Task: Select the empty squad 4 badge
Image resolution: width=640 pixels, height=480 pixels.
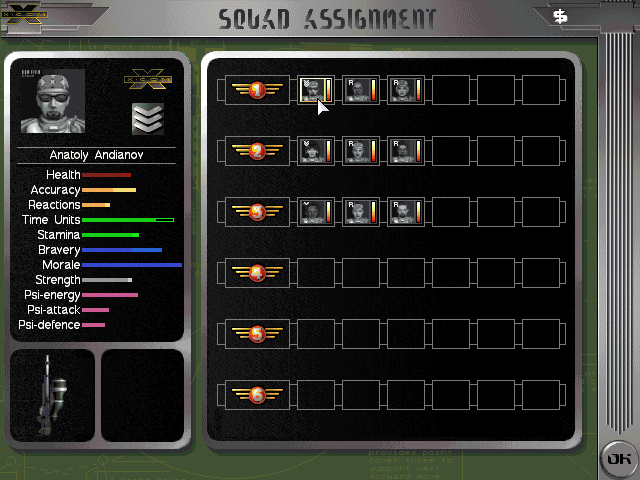Action: pos(257,272)
